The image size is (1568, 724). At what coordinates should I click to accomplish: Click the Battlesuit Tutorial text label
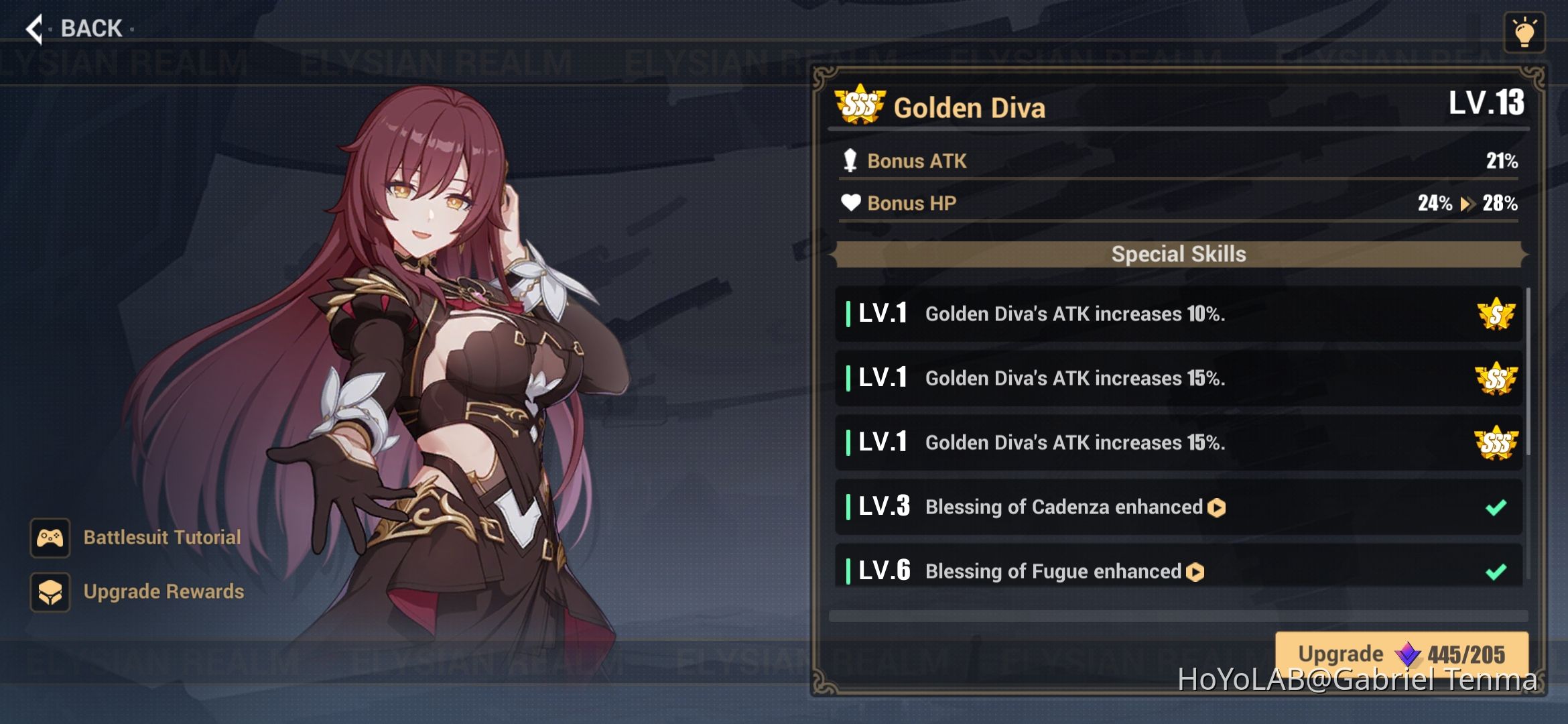[162, 537]
